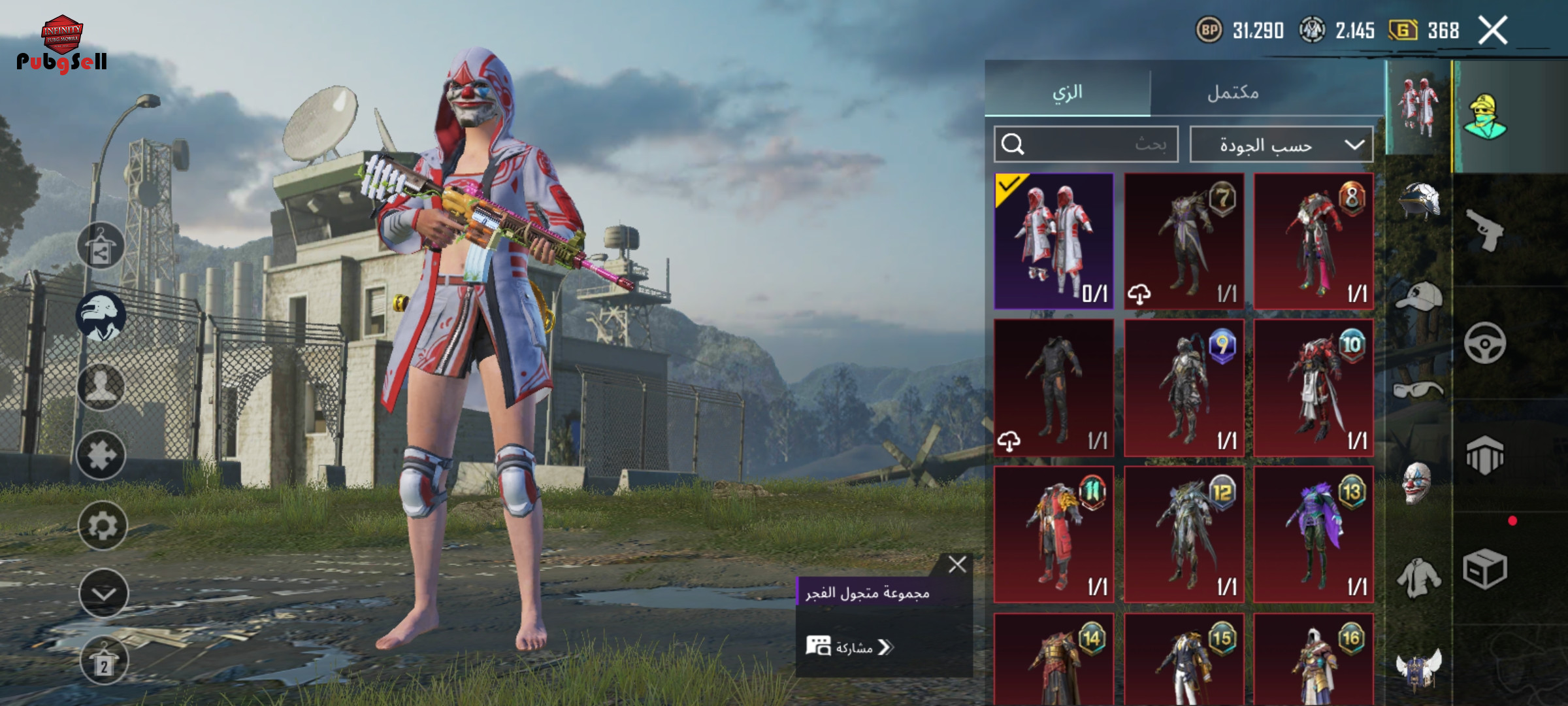Open the box crate category

[x=1484, y=569]
